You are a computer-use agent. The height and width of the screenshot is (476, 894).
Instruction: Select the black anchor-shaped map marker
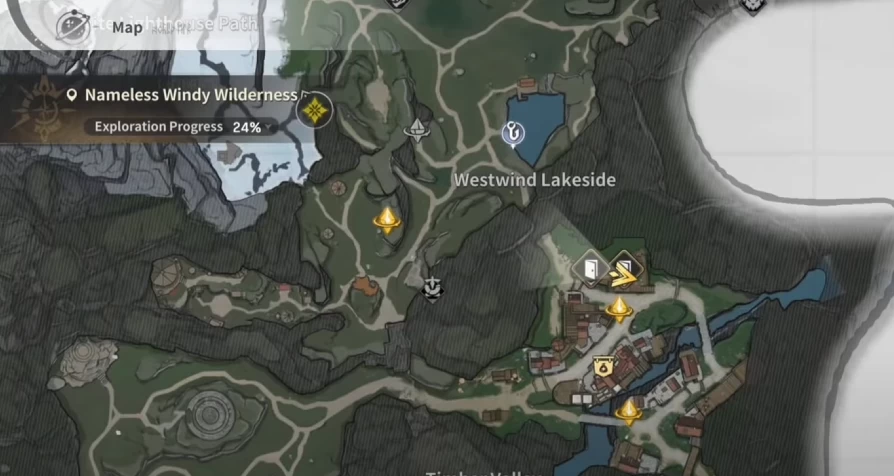pos(432,288)
